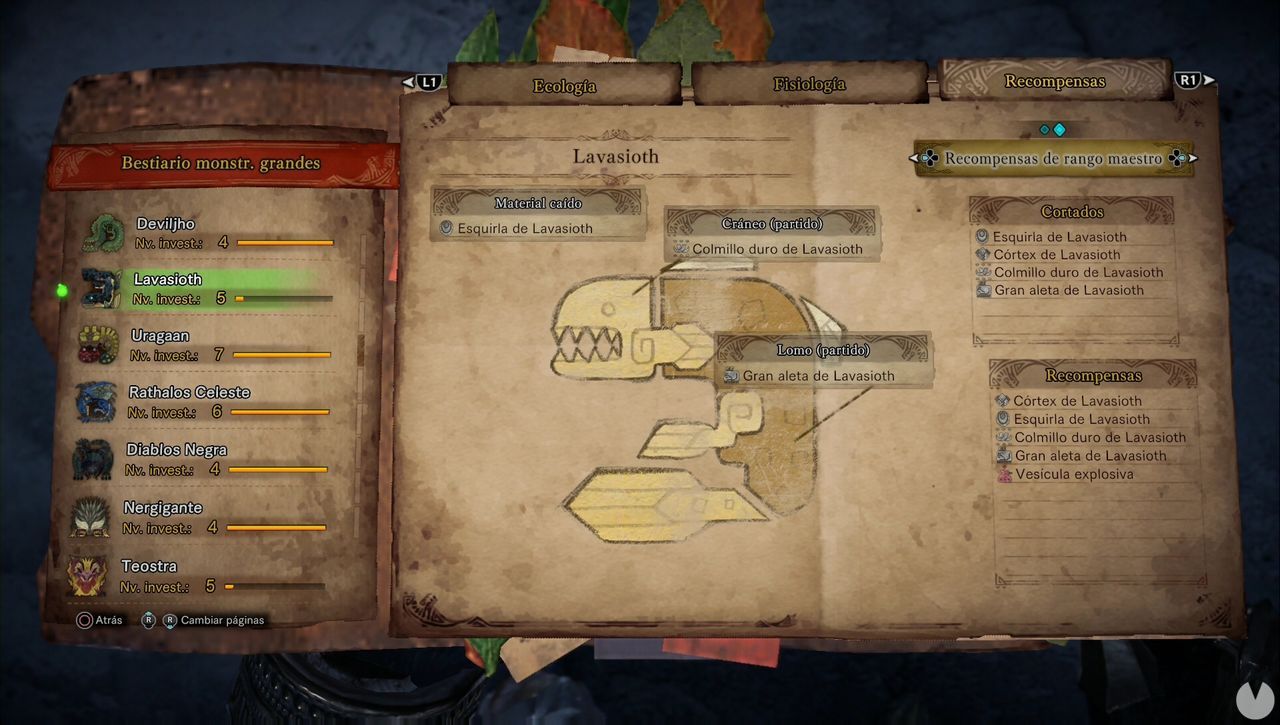The width and height of the screenshot is (1280, 725).
Task: Switch to the Ecología tab
Action: coord(563,87)
